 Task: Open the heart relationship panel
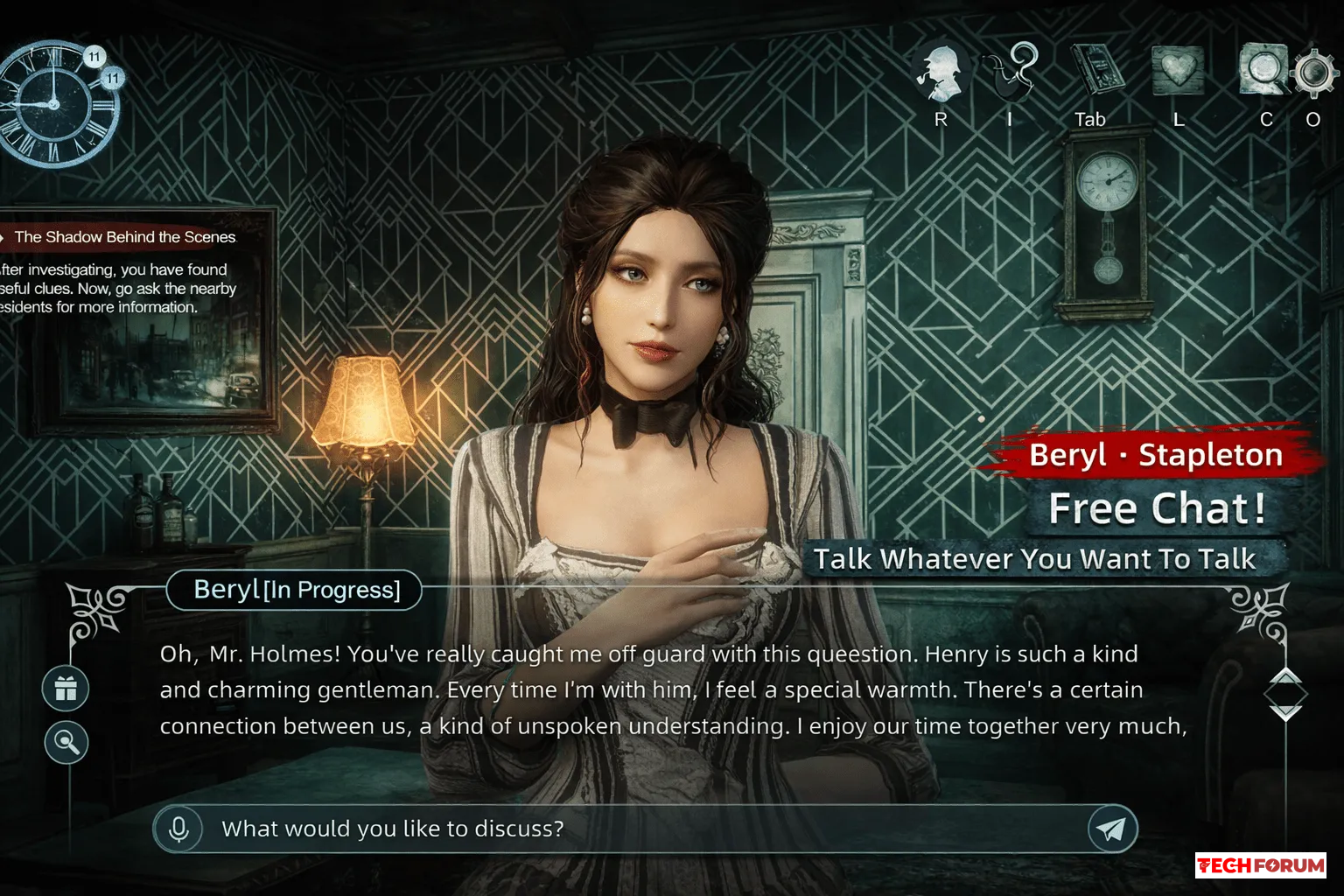pyautogui.click(x=1178, y=70)
